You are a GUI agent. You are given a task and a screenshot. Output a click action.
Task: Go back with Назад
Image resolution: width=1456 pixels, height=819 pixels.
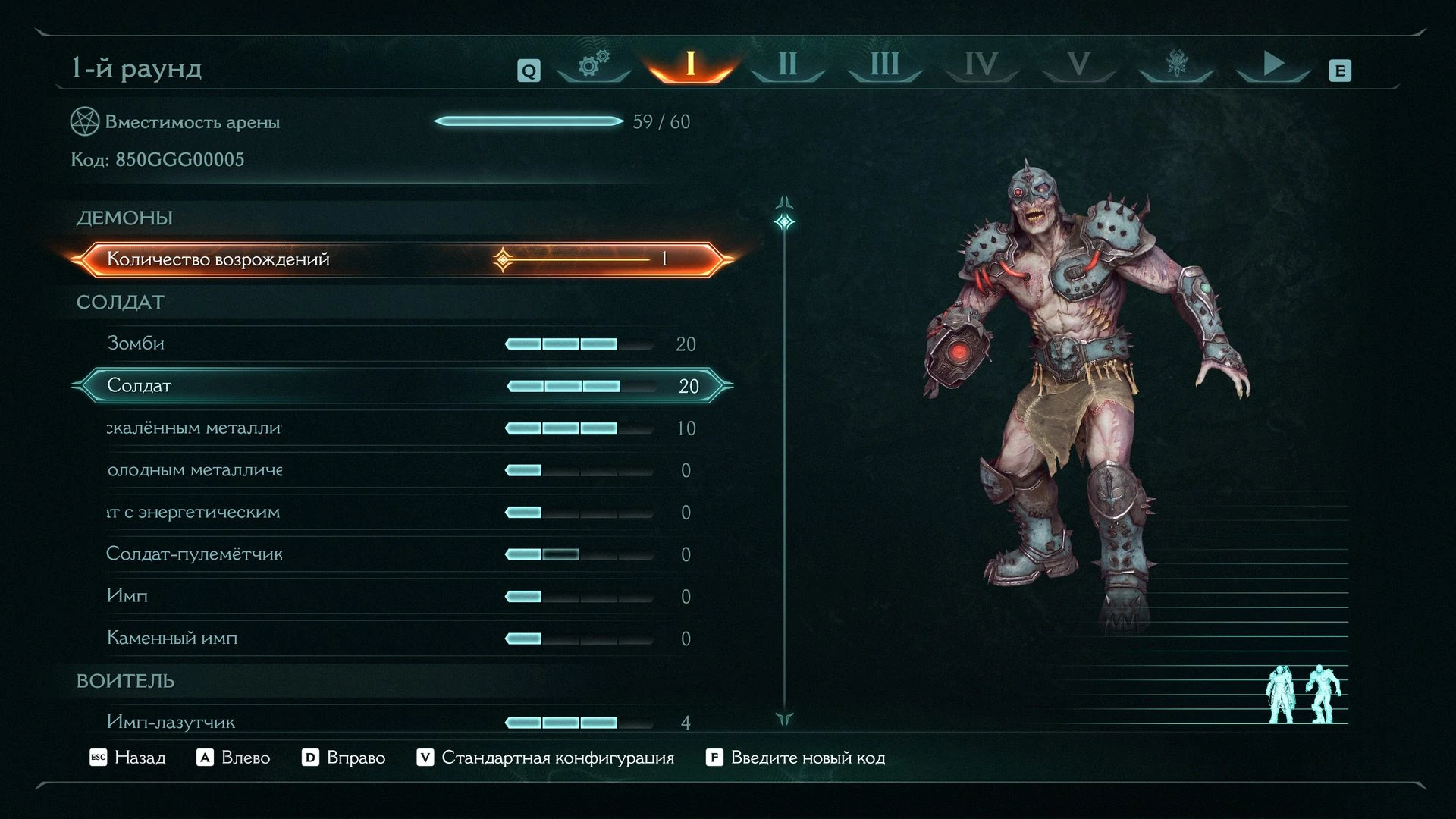[x=127, y=758]
